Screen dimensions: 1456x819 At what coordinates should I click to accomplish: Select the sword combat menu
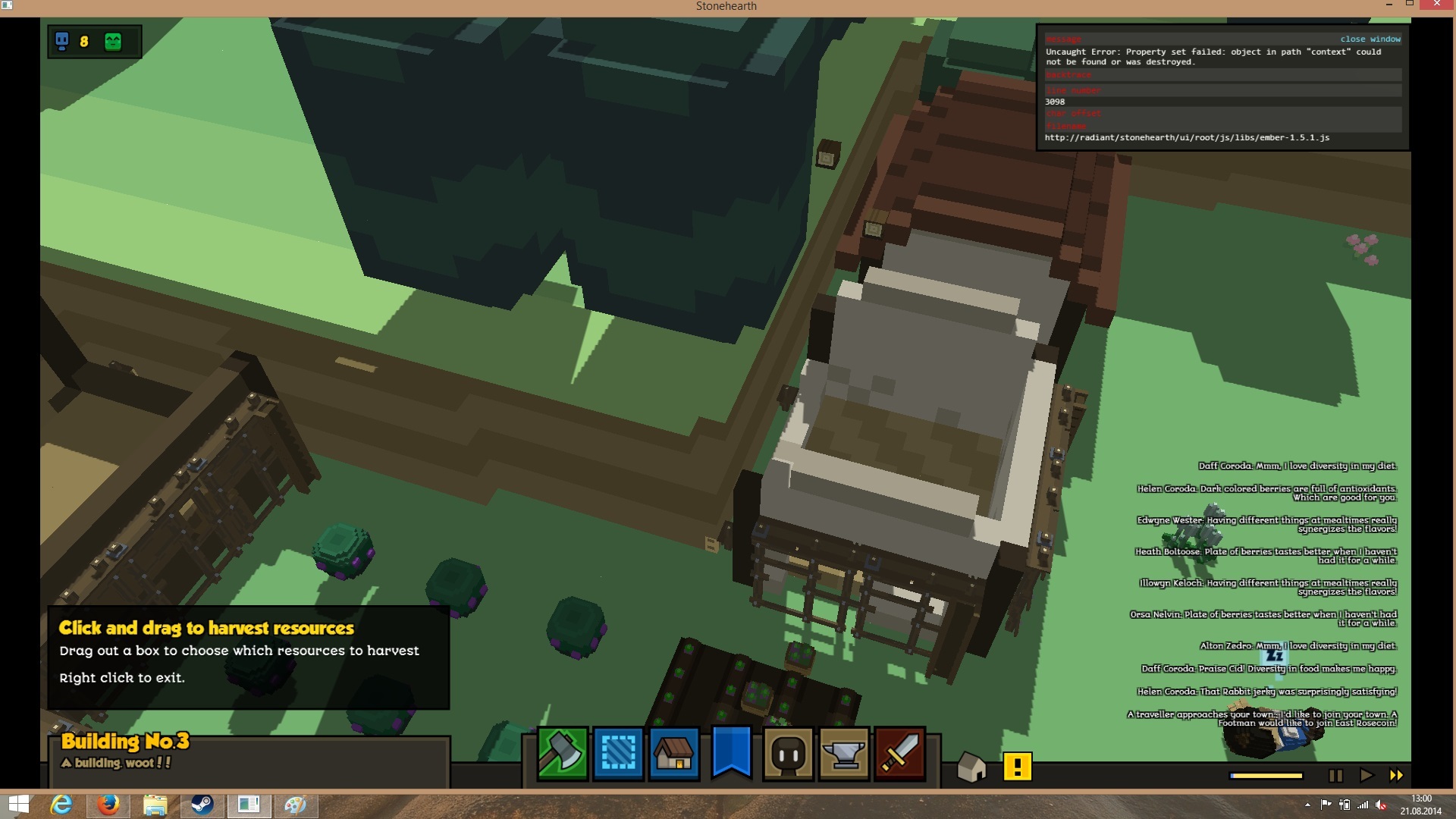coord(900,754)
